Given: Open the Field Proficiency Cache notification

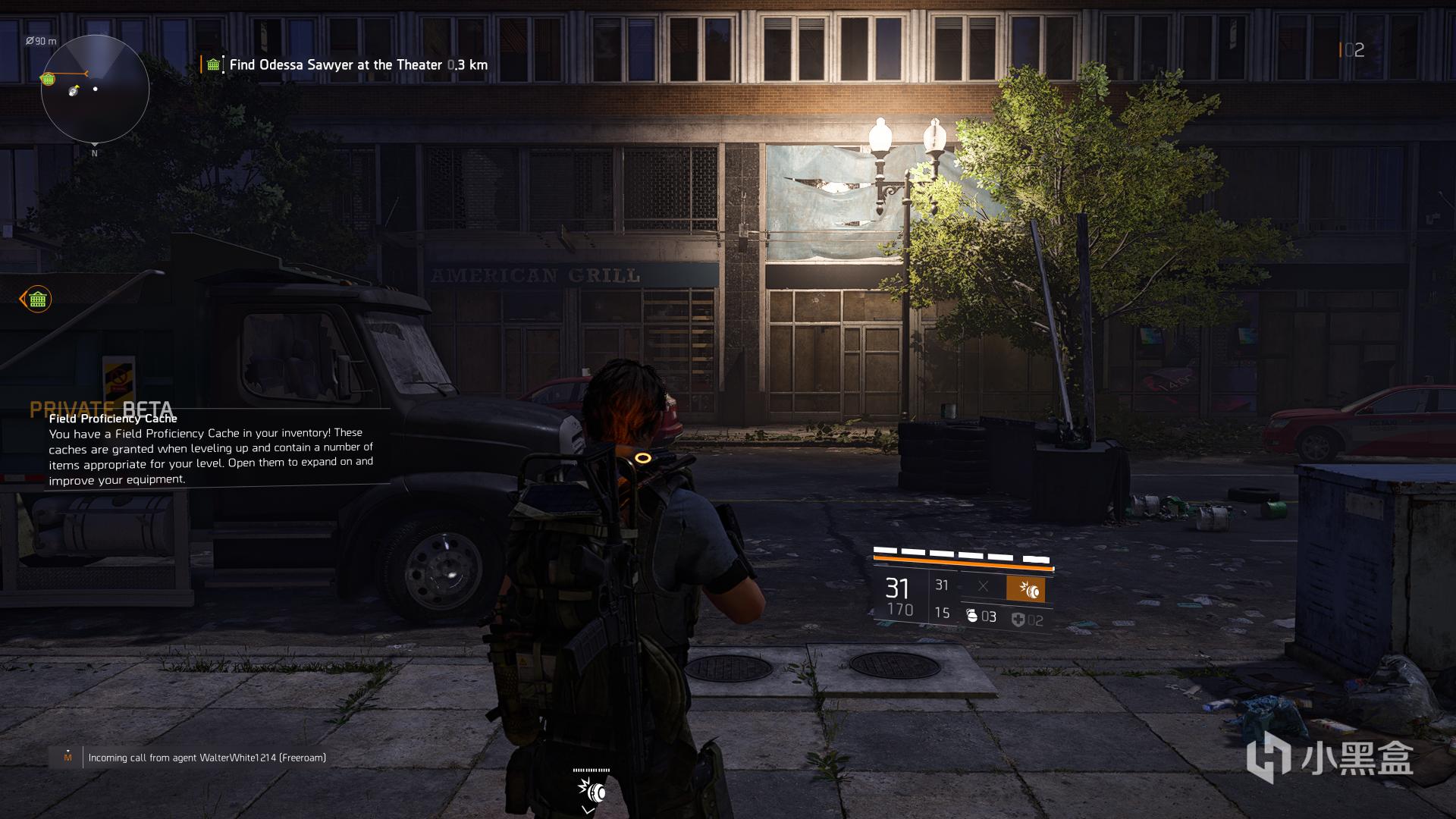Looking at the screenshot, I should point(211,449).
